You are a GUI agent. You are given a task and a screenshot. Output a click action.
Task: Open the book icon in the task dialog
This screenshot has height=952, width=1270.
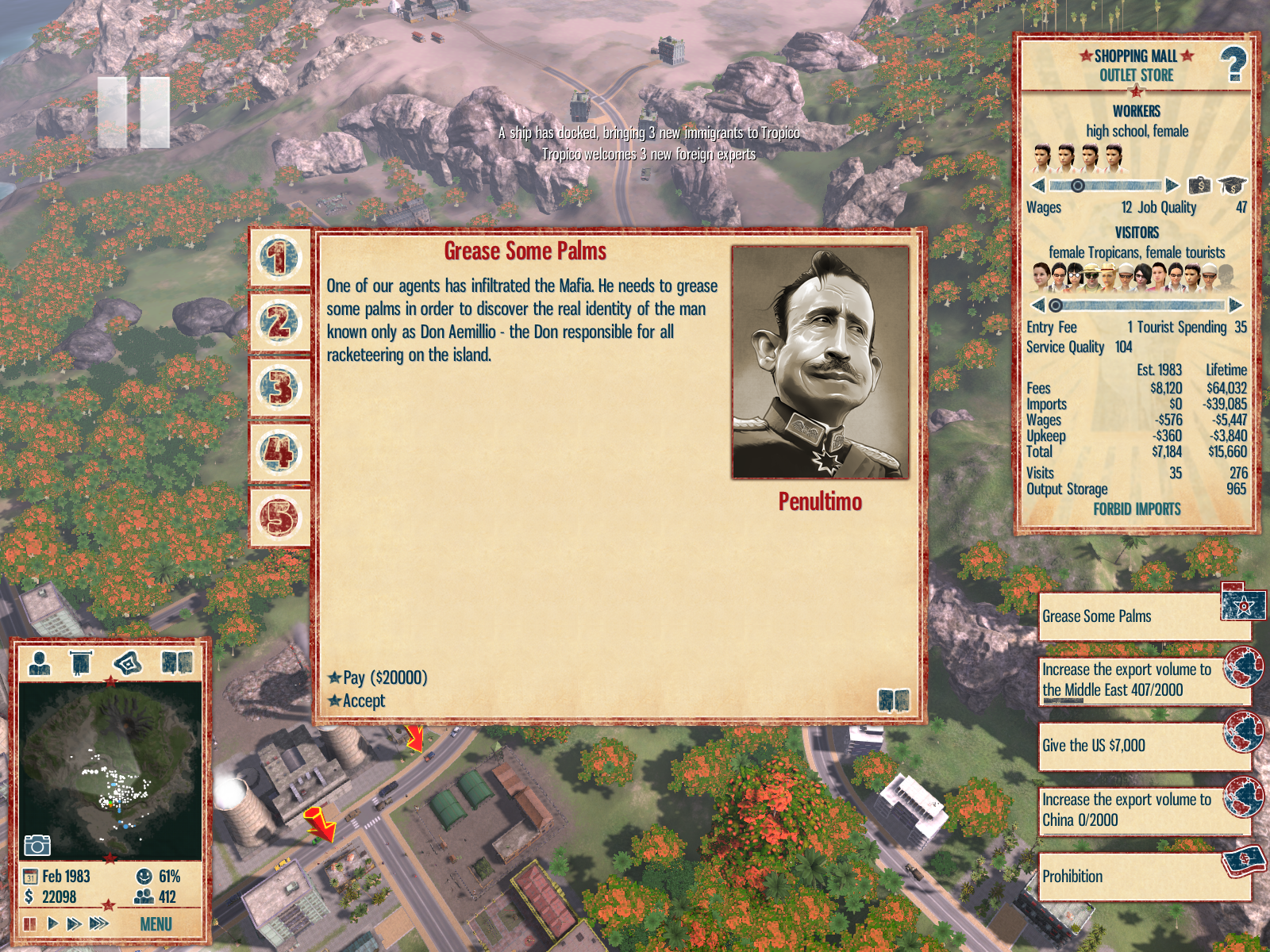[x=893, y=701]
